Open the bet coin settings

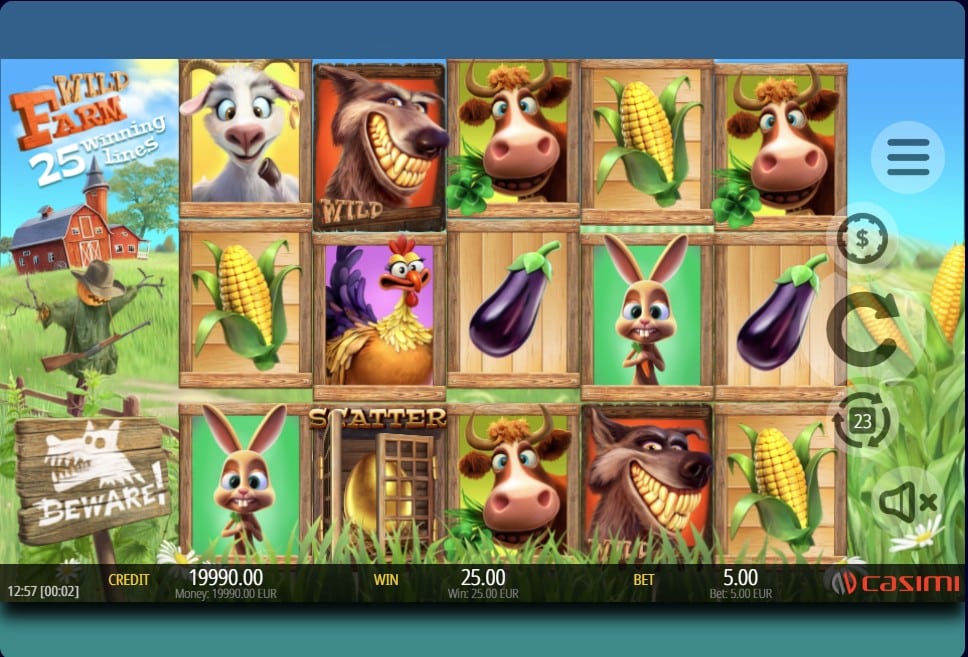862,239
